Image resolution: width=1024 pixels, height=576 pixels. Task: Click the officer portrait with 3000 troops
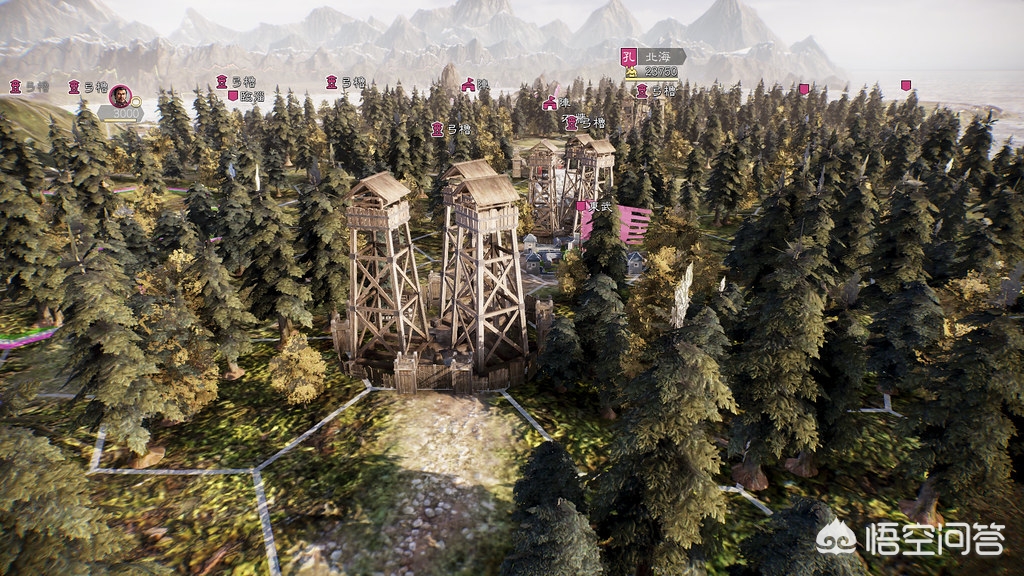(120, 96)
